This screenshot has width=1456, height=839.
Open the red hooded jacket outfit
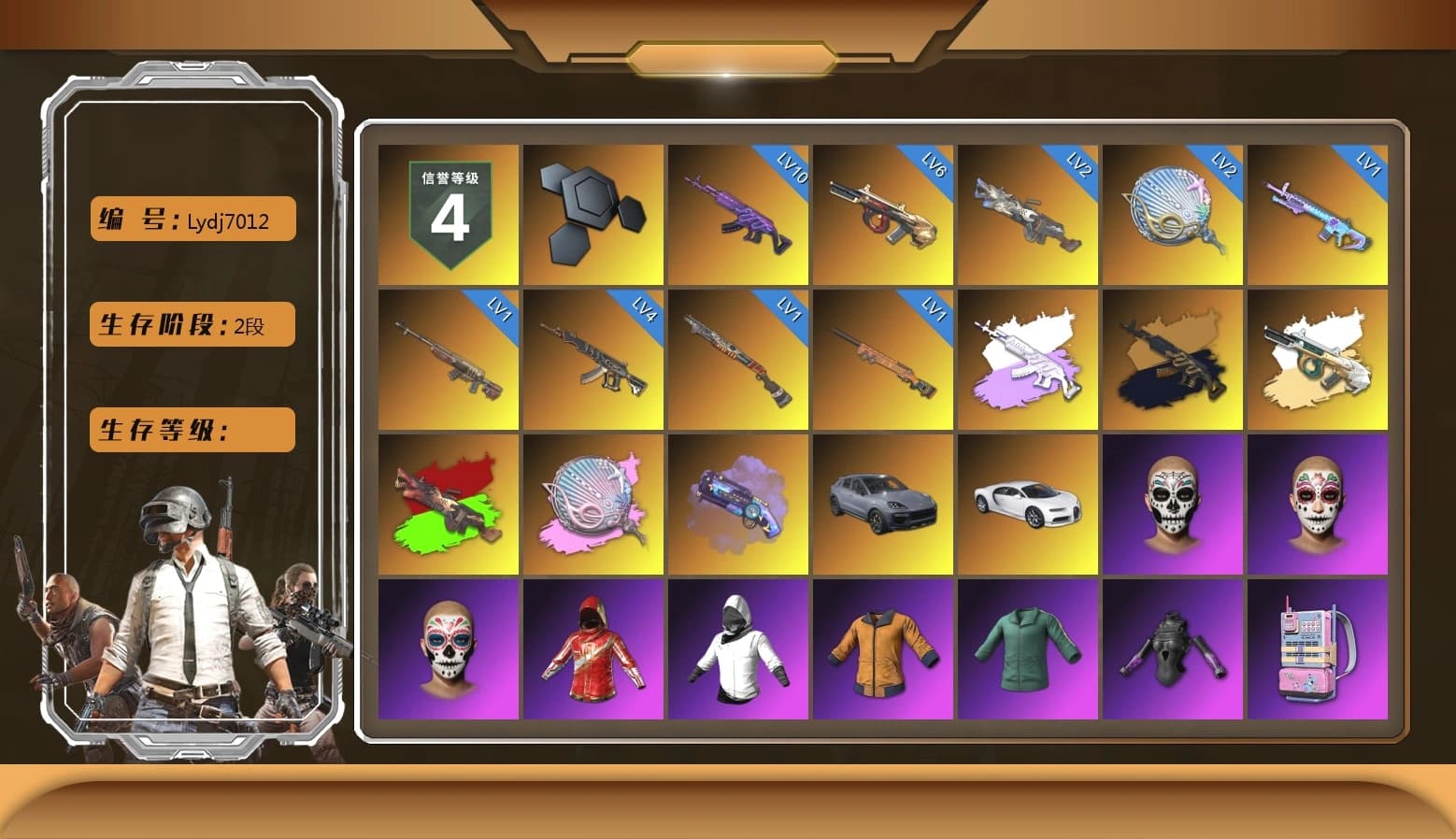tap(592, 649)
